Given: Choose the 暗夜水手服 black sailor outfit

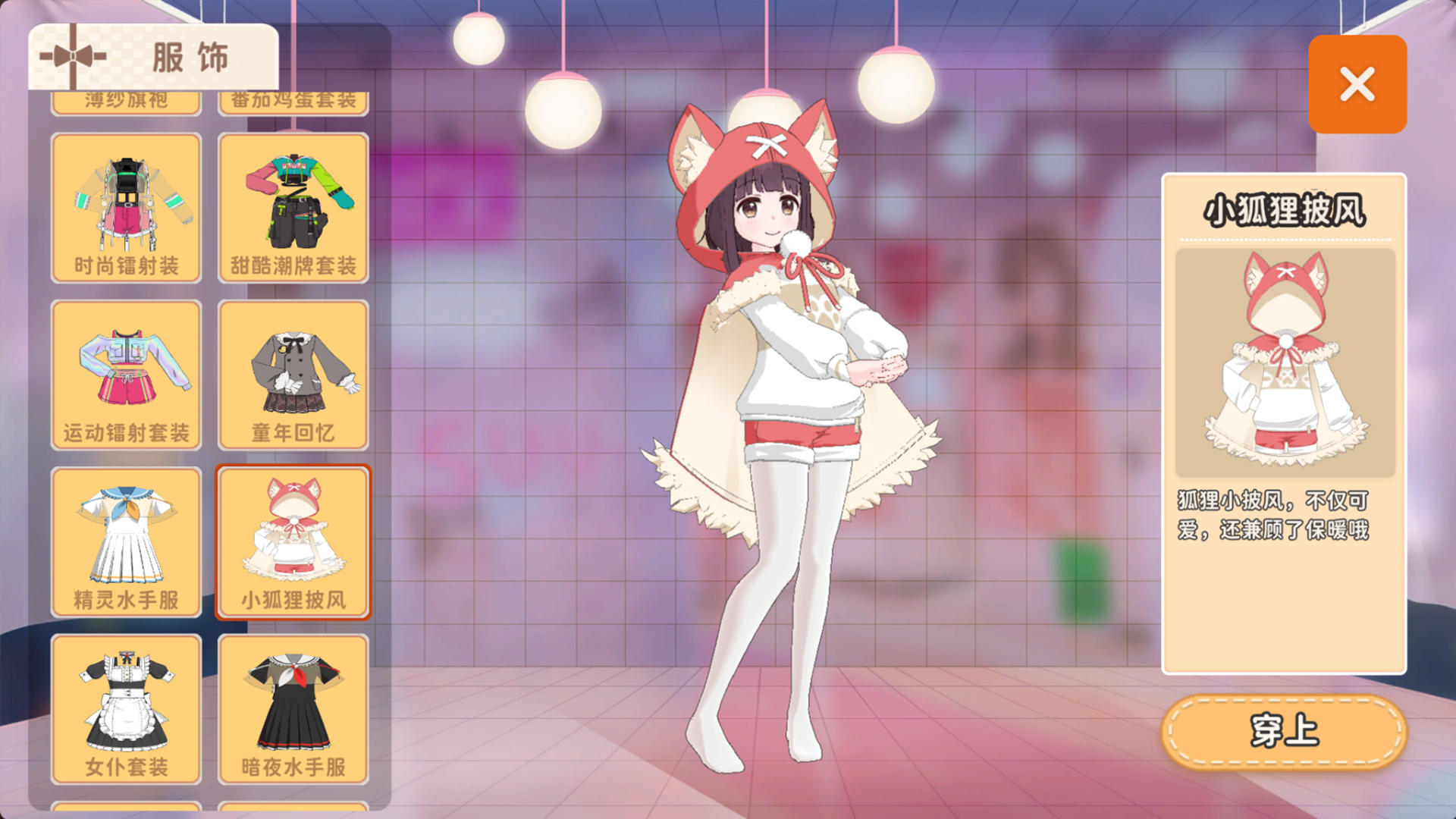Looking at the screenshot, I should point(293,708).
